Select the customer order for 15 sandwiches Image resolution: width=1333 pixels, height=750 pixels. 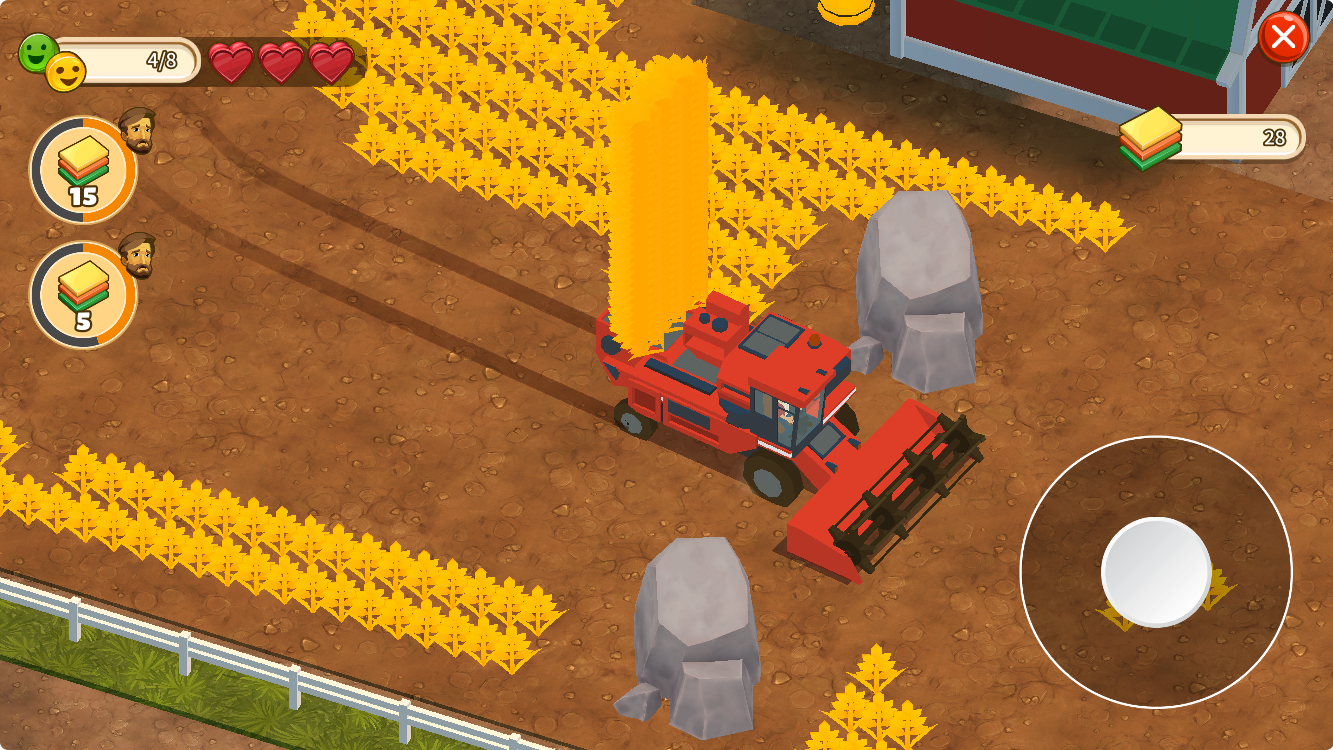(83, 170)
